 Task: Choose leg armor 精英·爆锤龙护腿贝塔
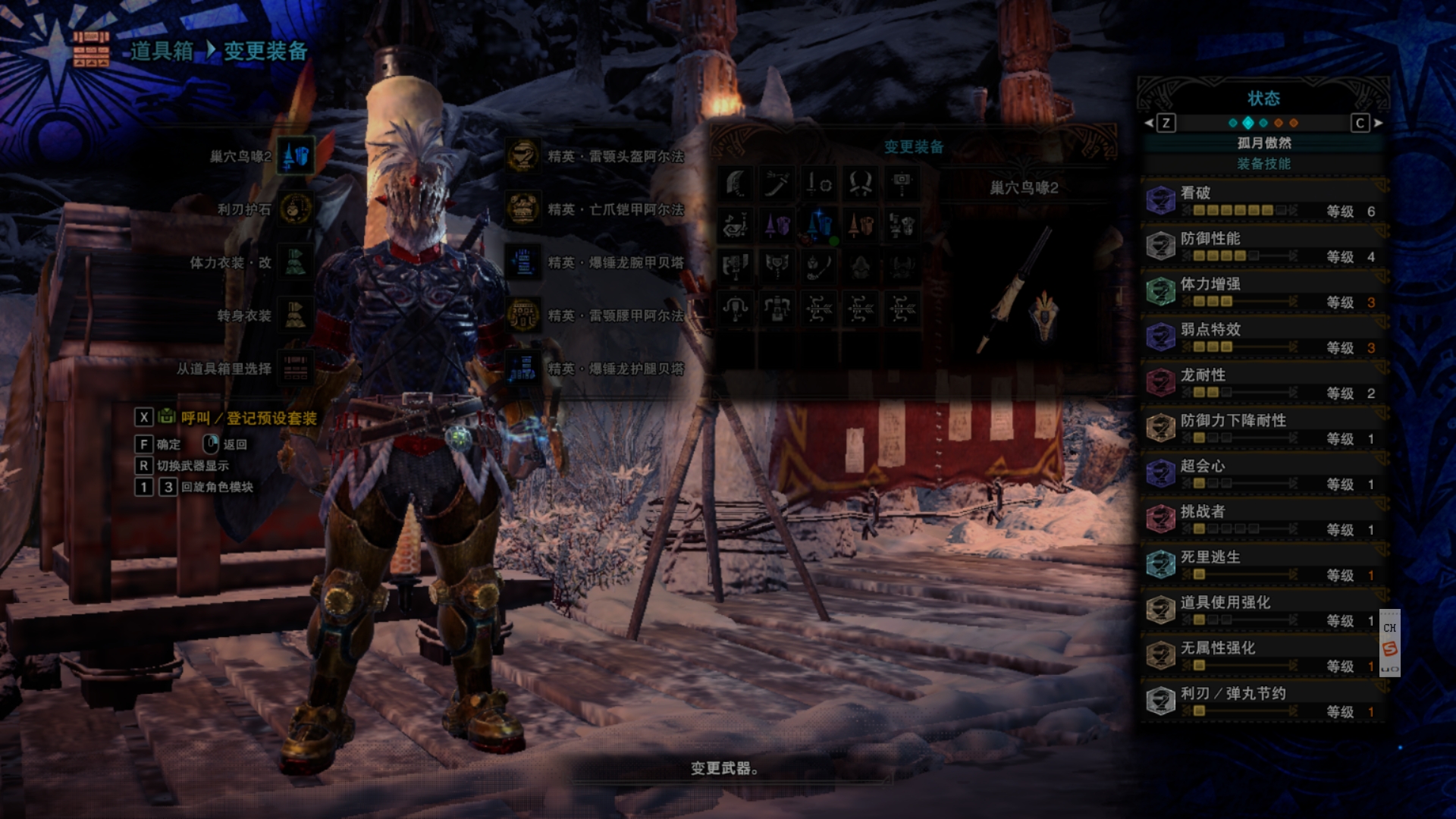522,369
